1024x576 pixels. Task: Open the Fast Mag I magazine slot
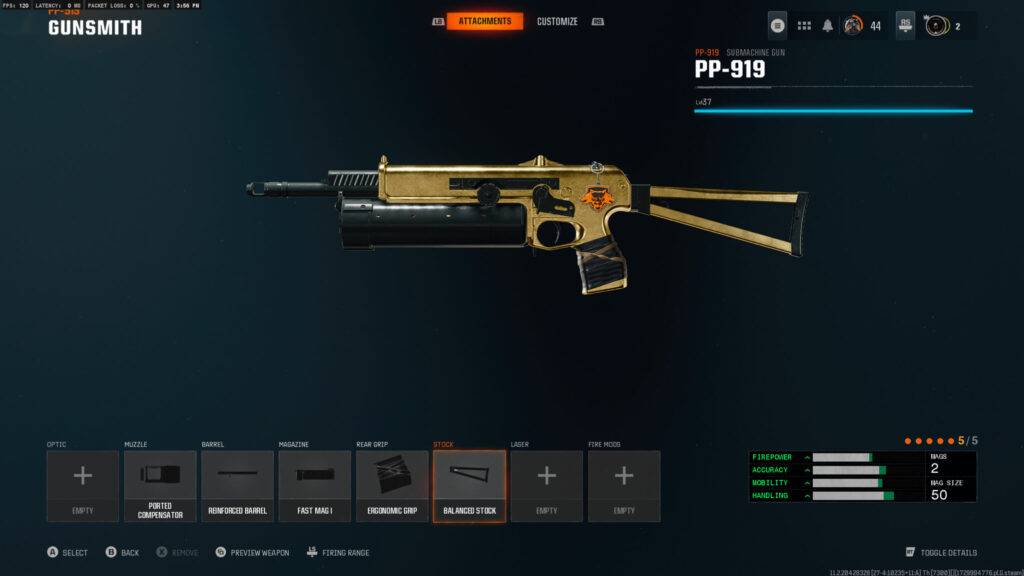pyautogui.click(x=315, y=485)
